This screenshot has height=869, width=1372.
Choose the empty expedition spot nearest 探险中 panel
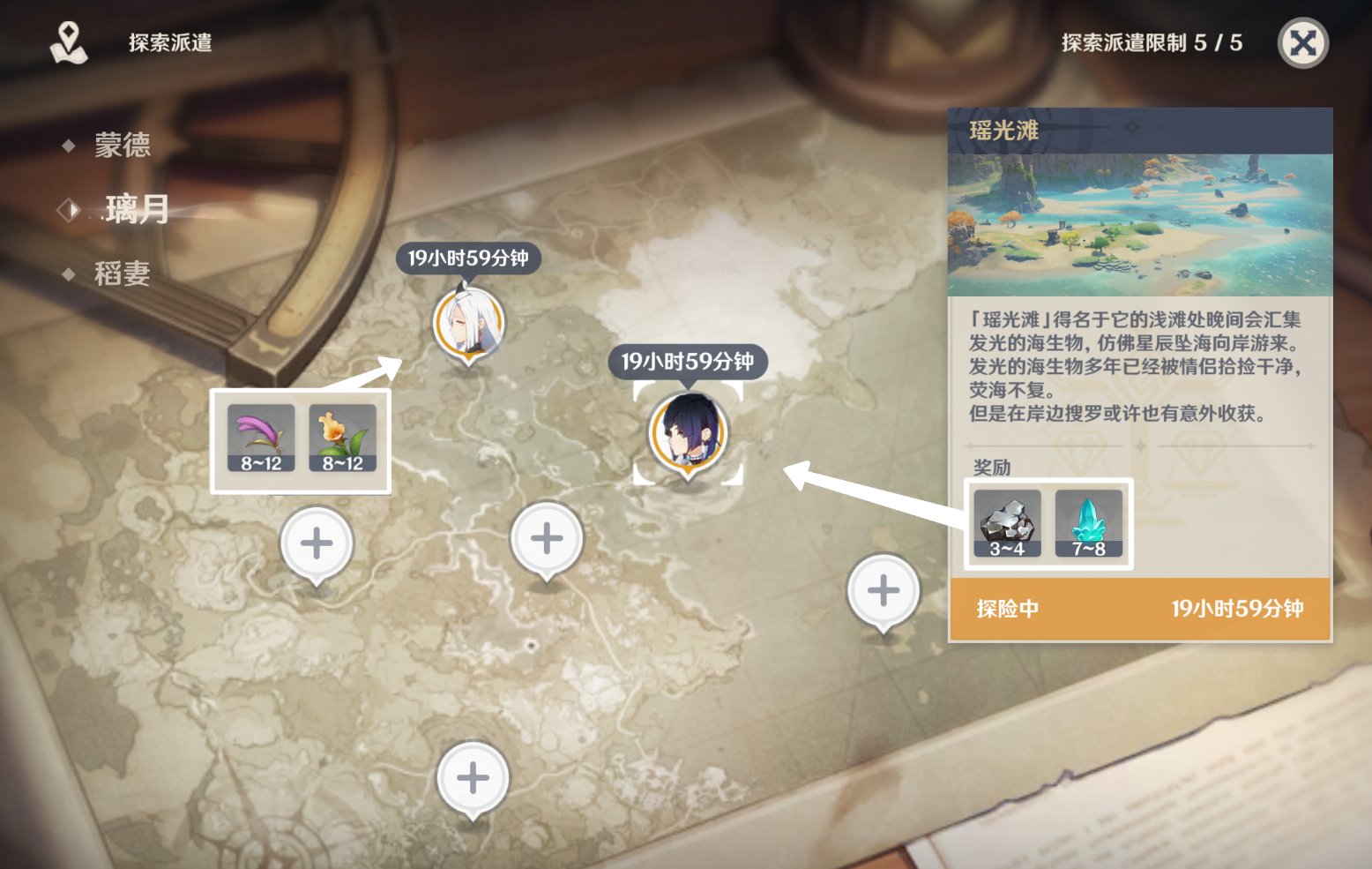click(883, 590)
